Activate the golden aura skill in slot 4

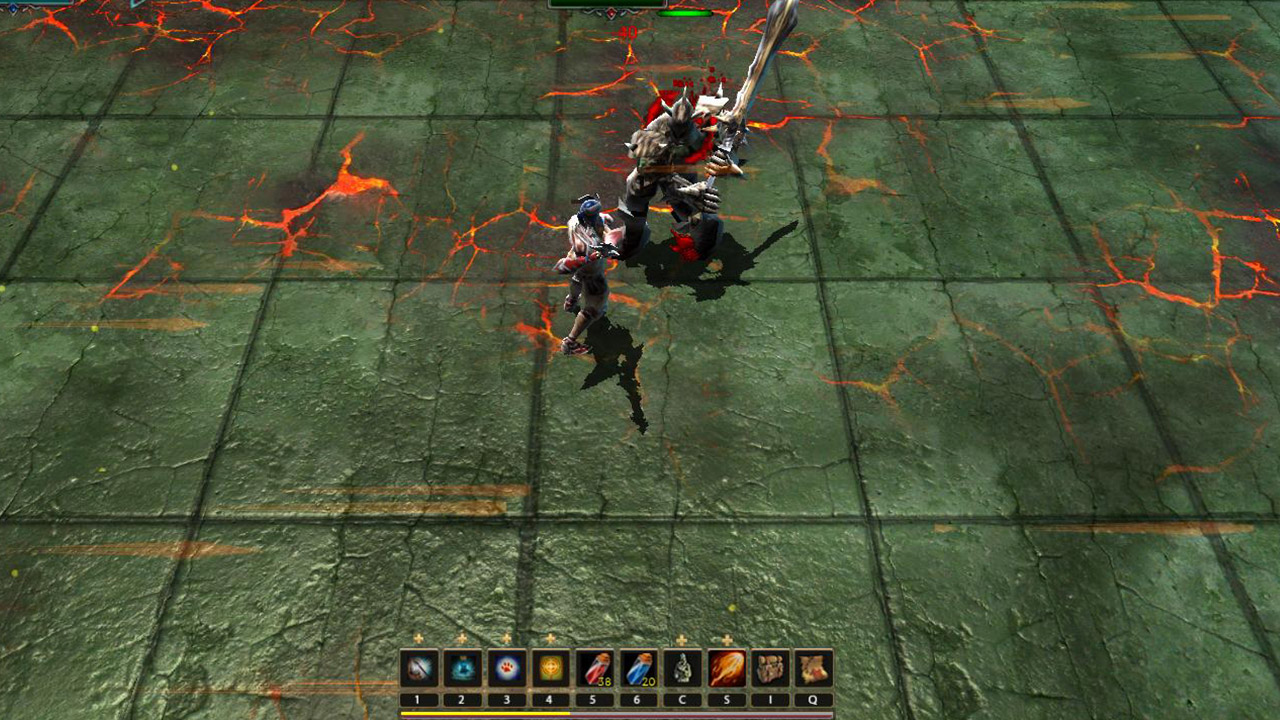[x=550, y=668]
